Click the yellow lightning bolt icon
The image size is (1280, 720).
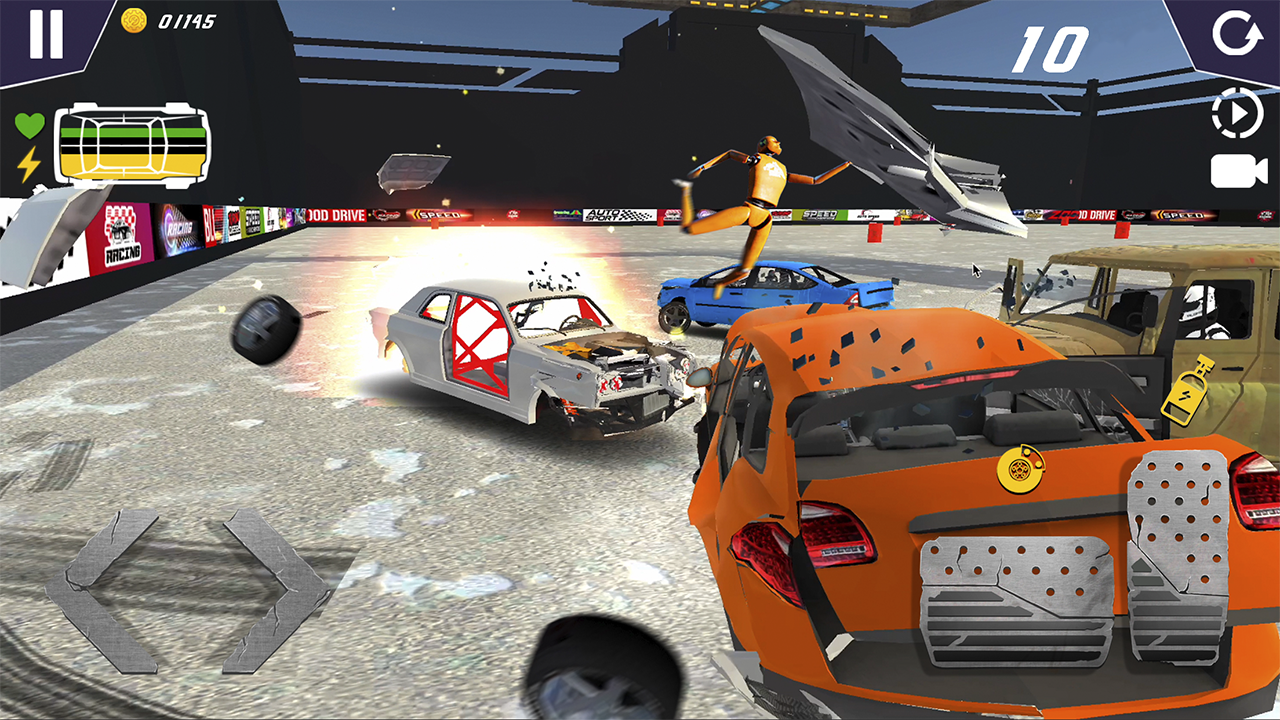coord(27,162)
